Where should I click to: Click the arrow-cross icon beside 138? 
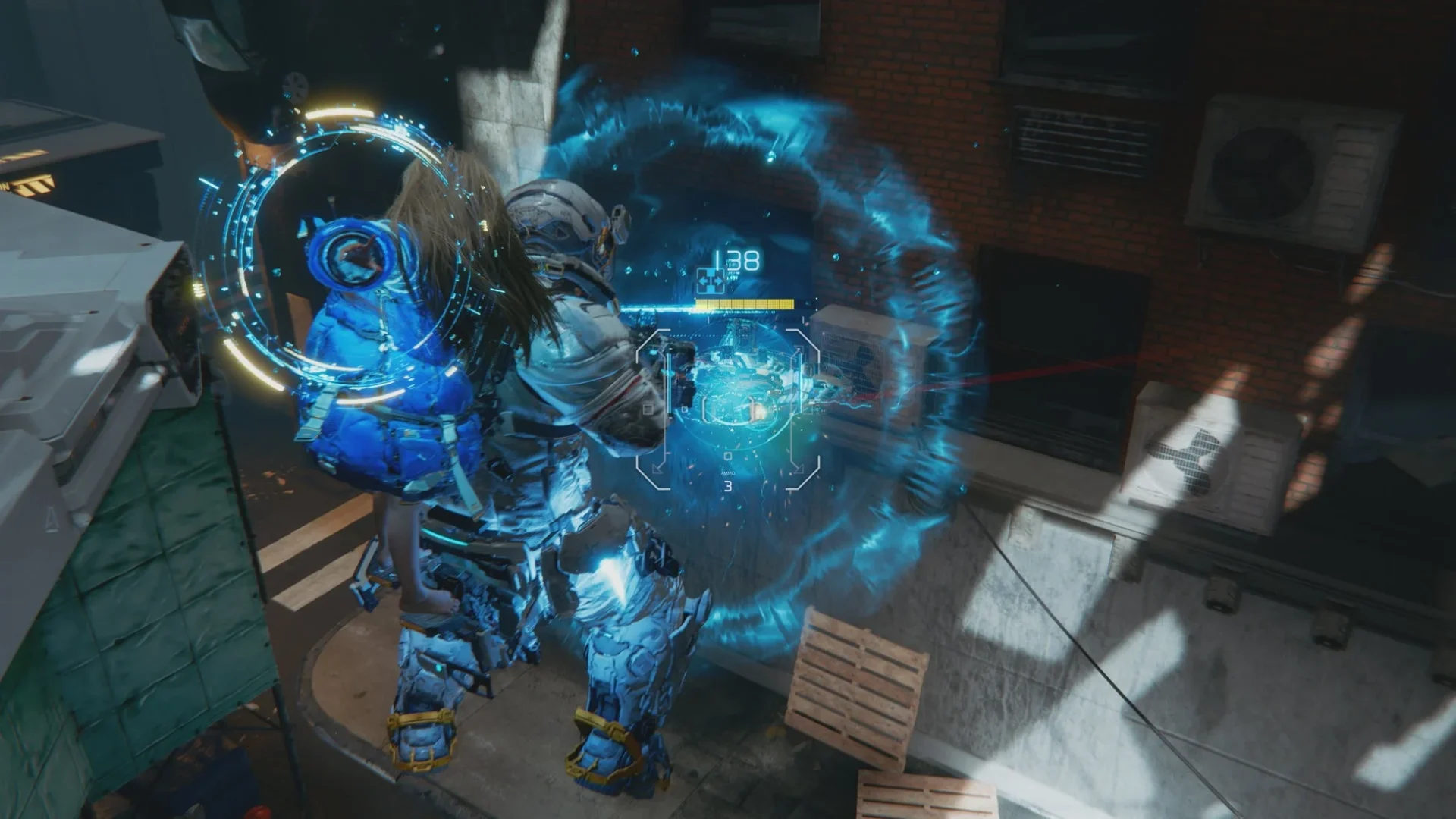711,281
